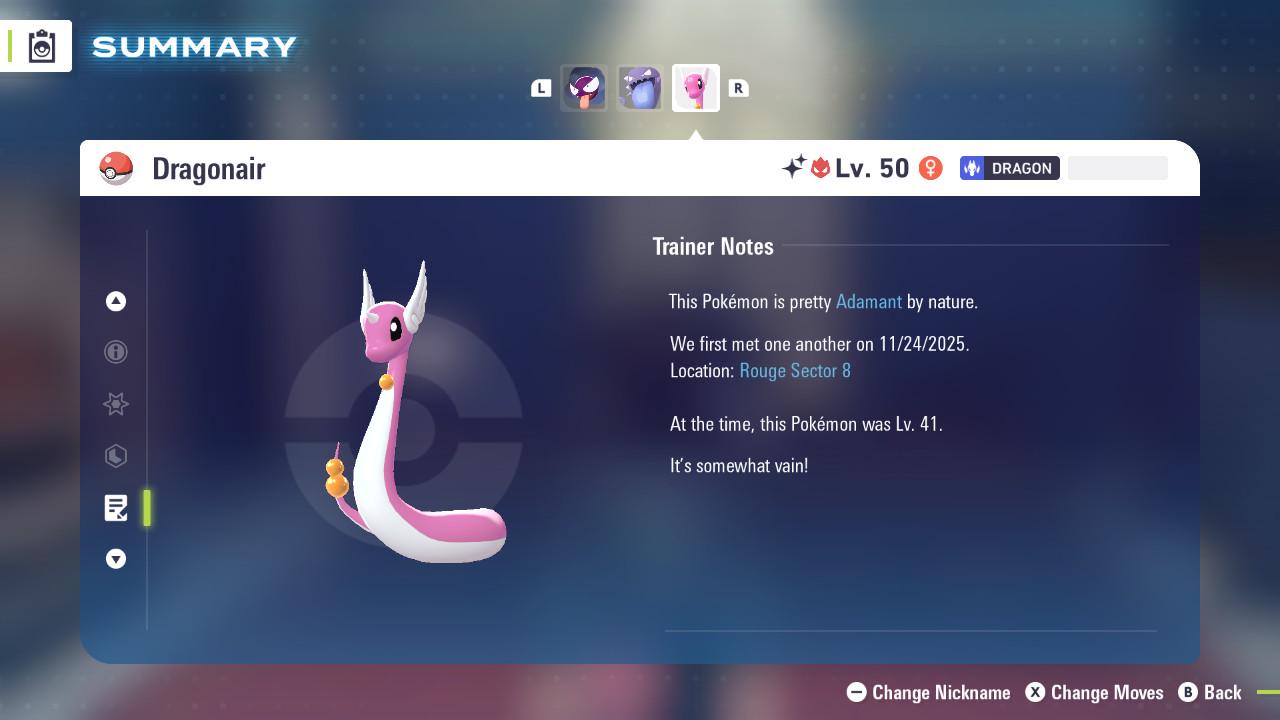Open the star ribbons page from the sidebar

click(116, 405)
